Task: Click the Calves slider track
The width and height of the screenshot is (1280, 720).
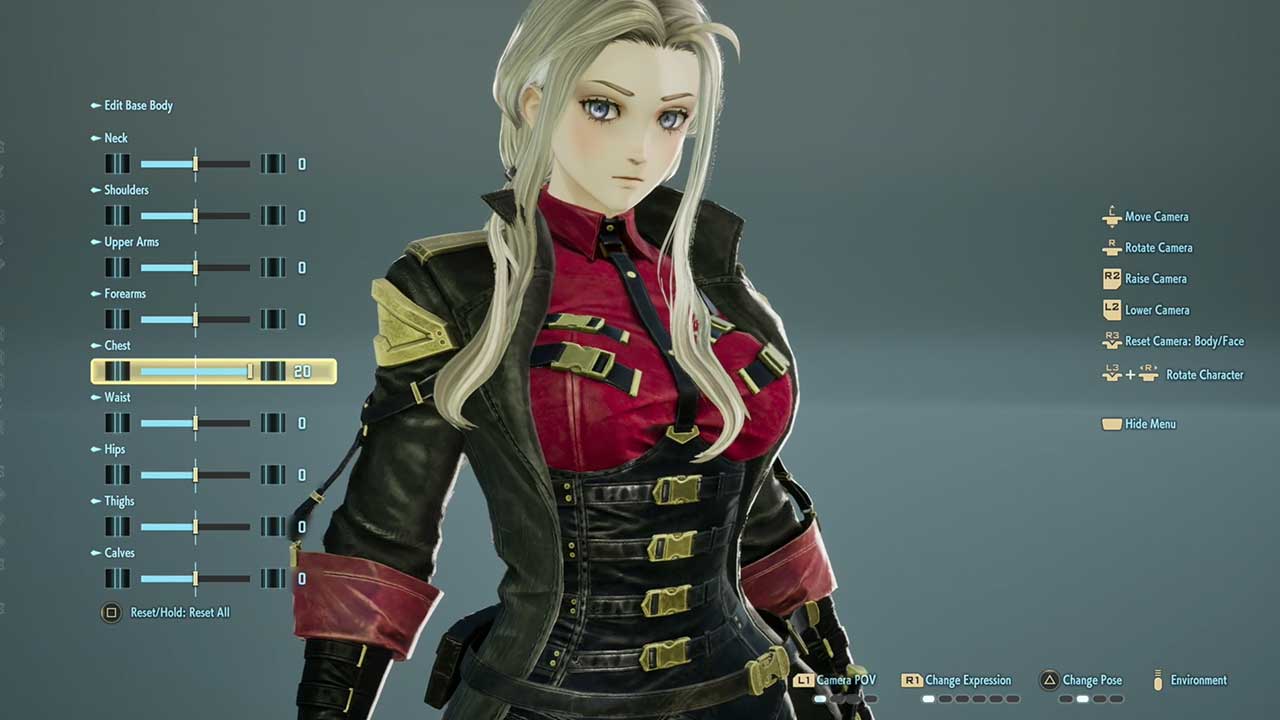Action: (195, 579)
